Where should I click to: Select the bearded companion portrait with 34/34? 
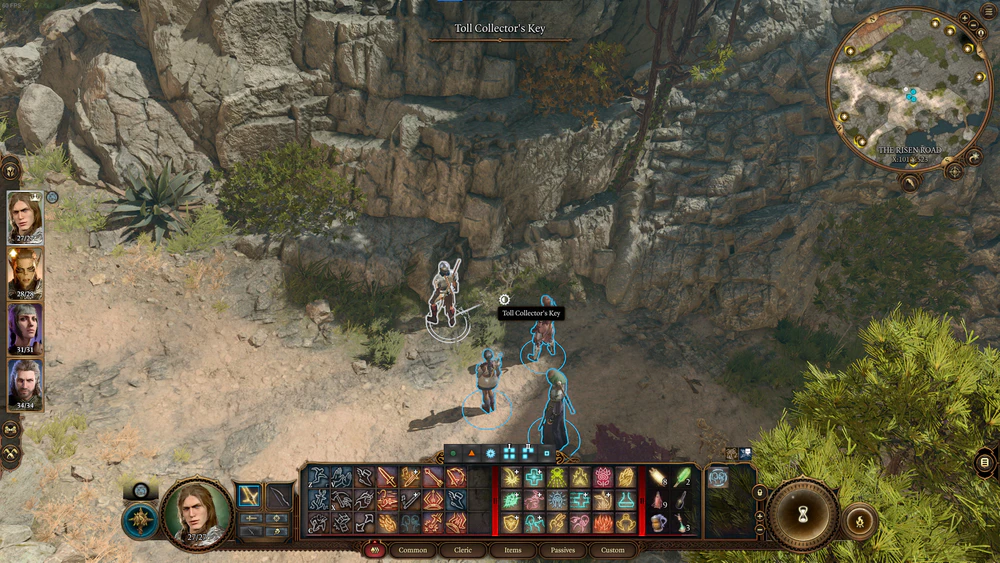(25, 385)
